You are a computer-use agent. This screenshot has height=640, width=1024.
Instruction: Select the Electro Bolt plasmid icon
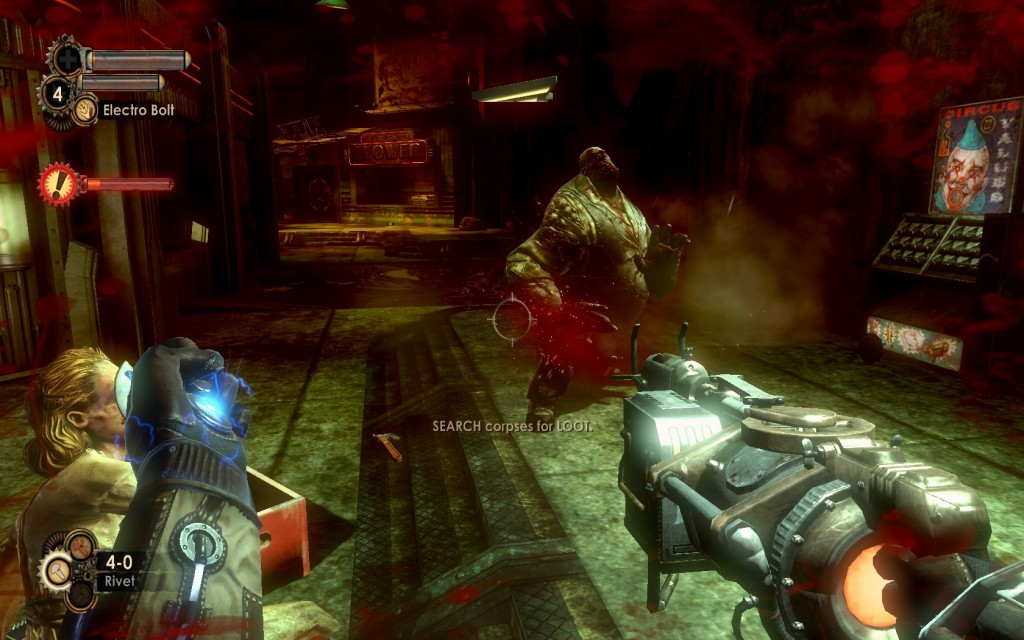(86, 109)
